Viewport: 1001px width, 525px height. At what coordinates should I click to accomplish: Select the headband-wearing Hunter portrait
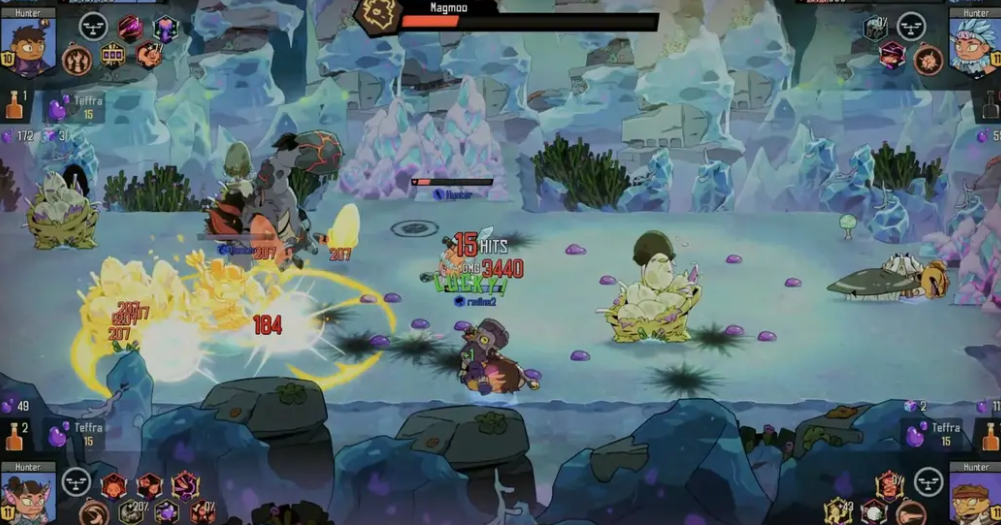click(x=972, y=495)
